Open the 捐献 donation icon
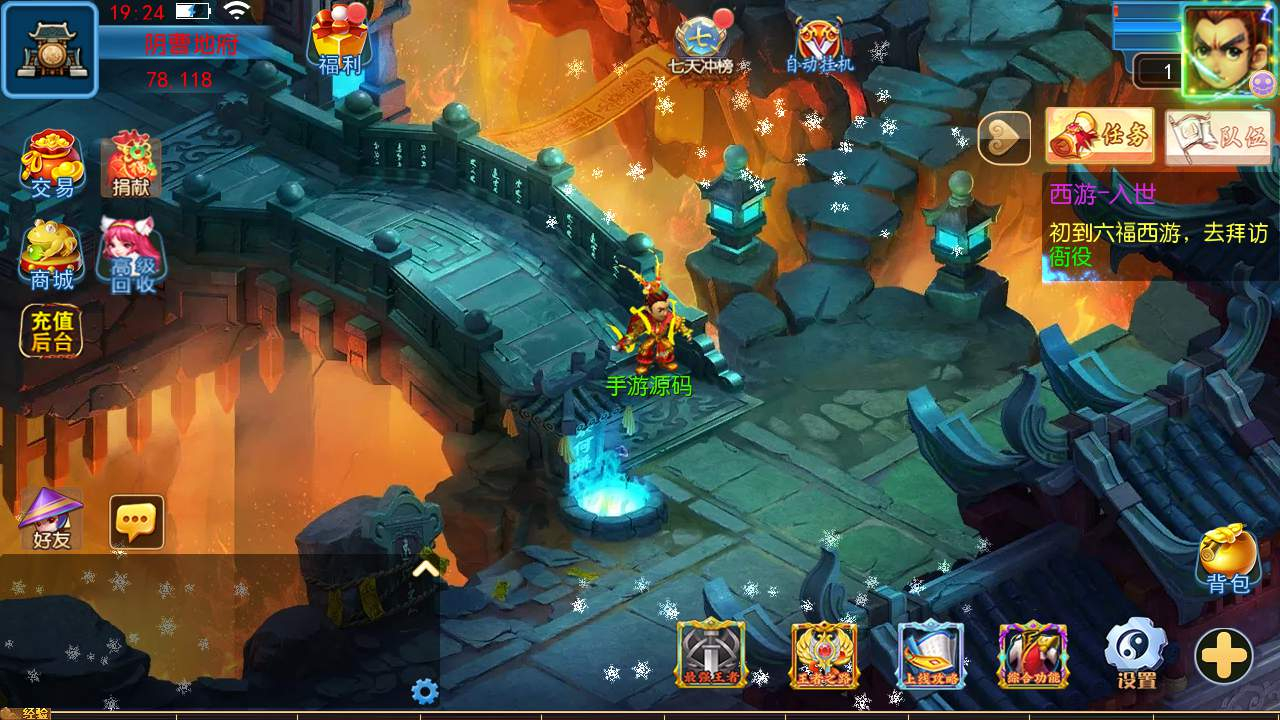The height and width of the screenshot is (720, 1280). tap(130, 163)
